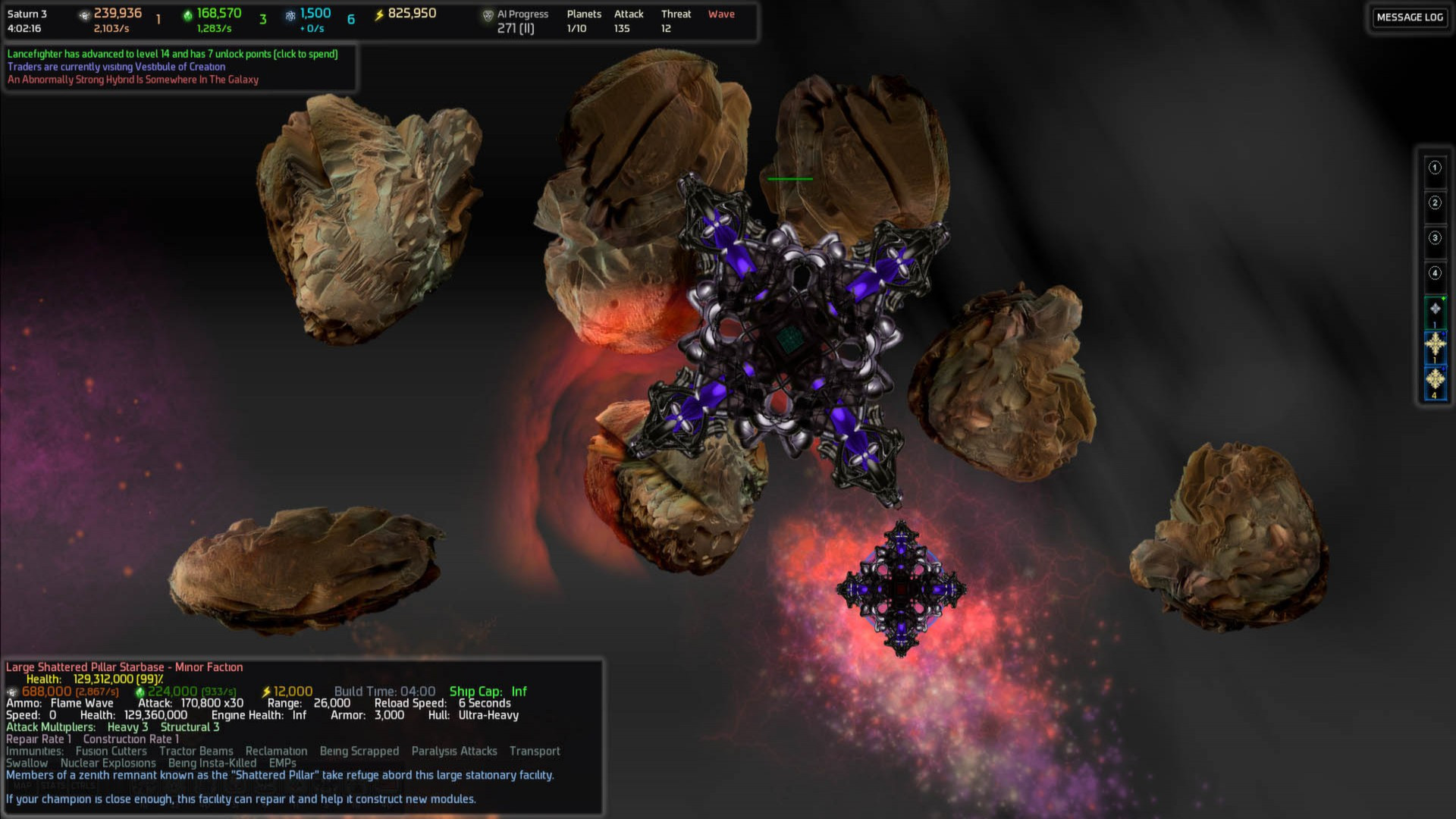This screenshot has height=819, width=1456.
Task: Select control group 4
Action: click(1434, 273)
